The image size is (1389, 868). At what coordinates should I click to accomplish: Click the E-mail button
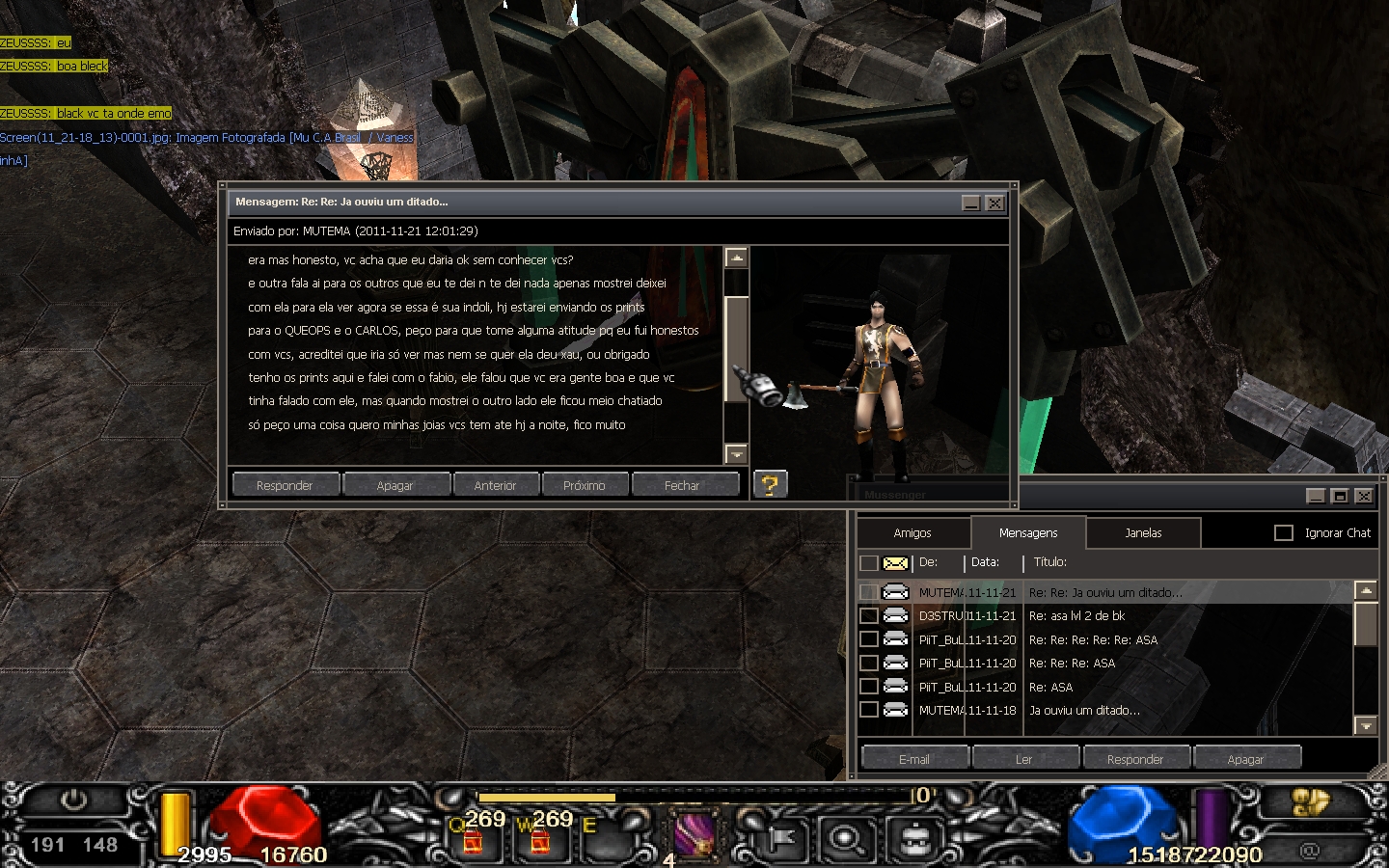pyautogui.click(x=913, y=759)
